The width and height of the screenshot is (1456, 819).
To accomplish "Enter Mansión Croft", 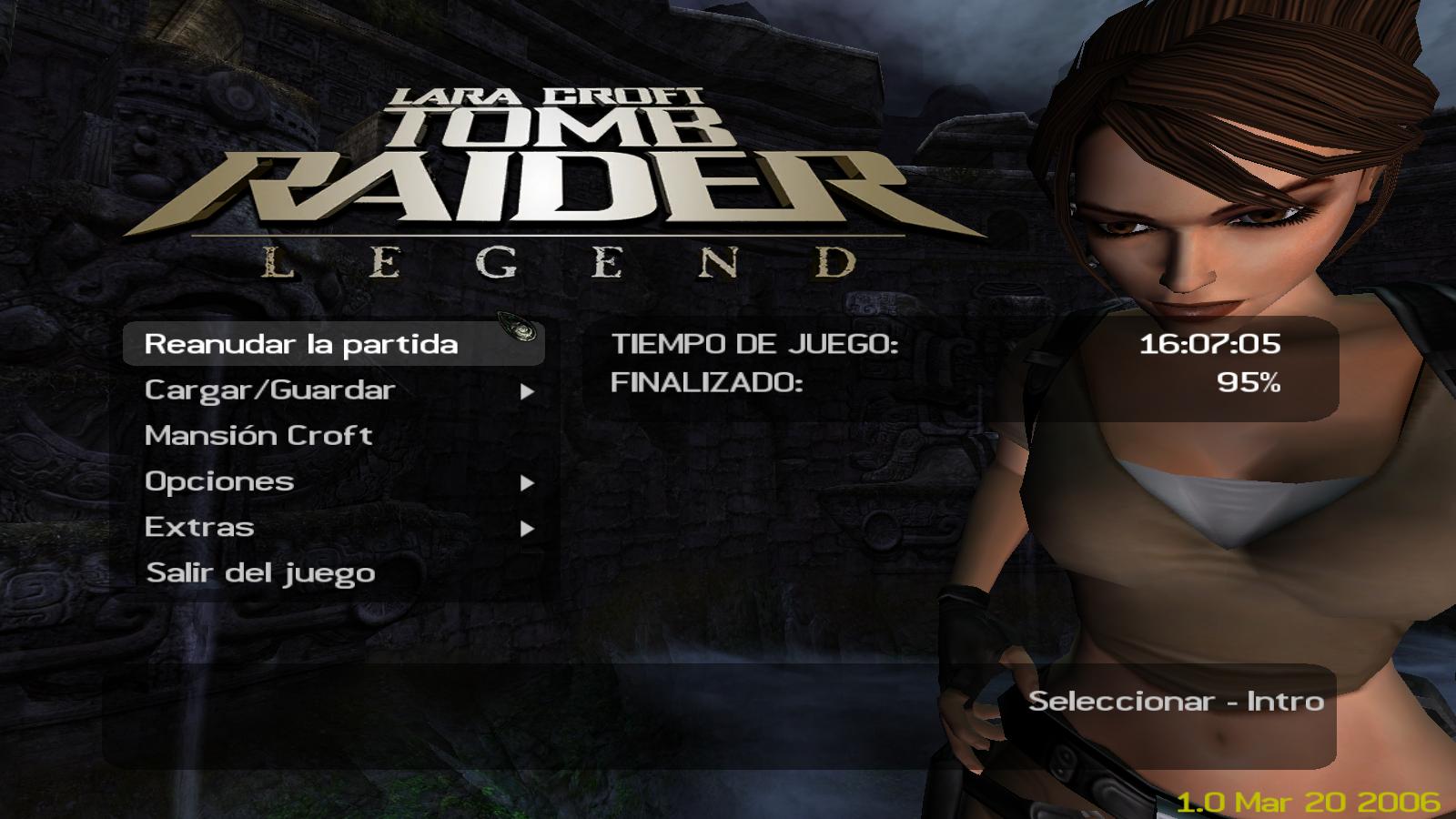I will click(x=258, y=436).
